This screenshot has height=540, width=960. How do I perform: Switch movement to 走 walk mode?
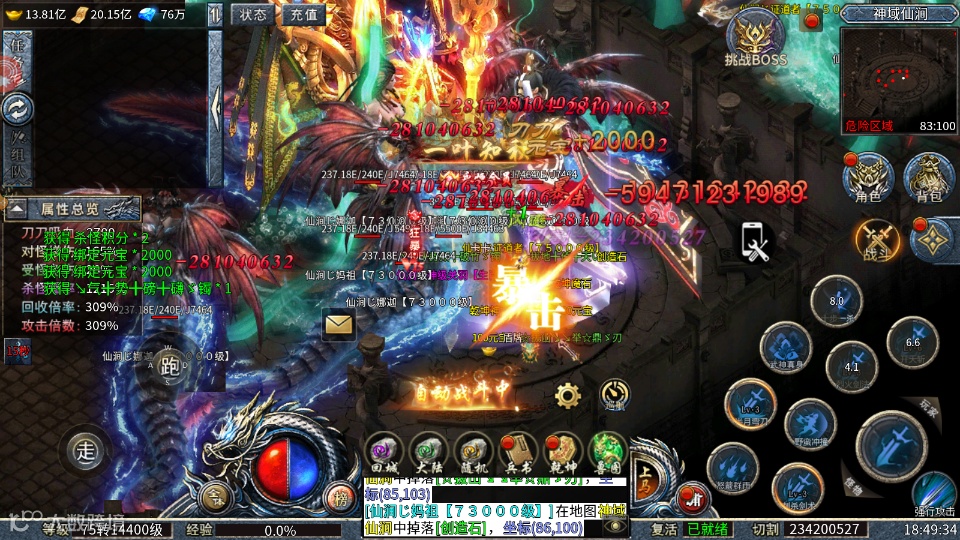87,451
